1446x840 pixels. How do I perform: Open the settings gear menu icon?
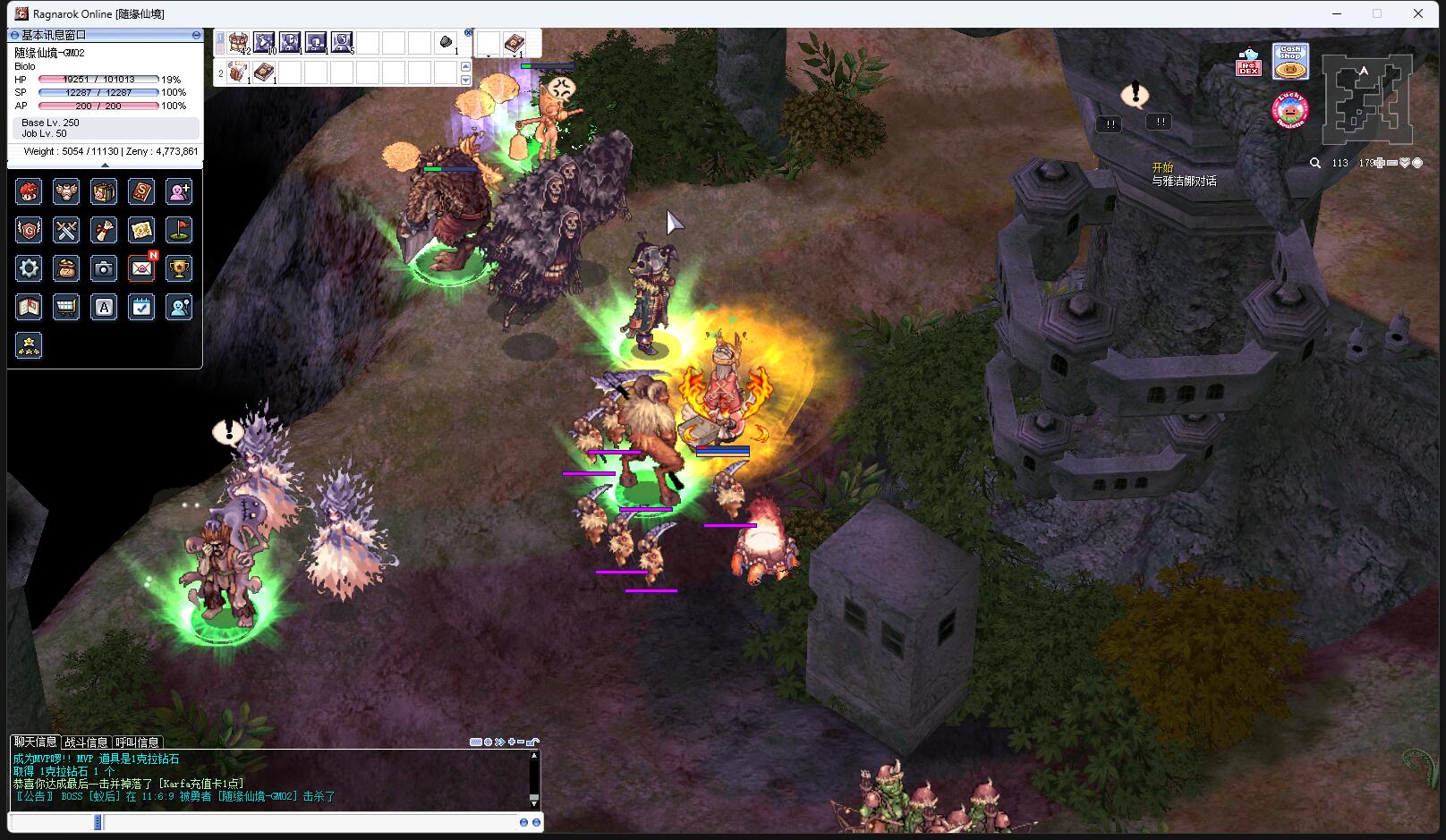(x=29, y=268)
